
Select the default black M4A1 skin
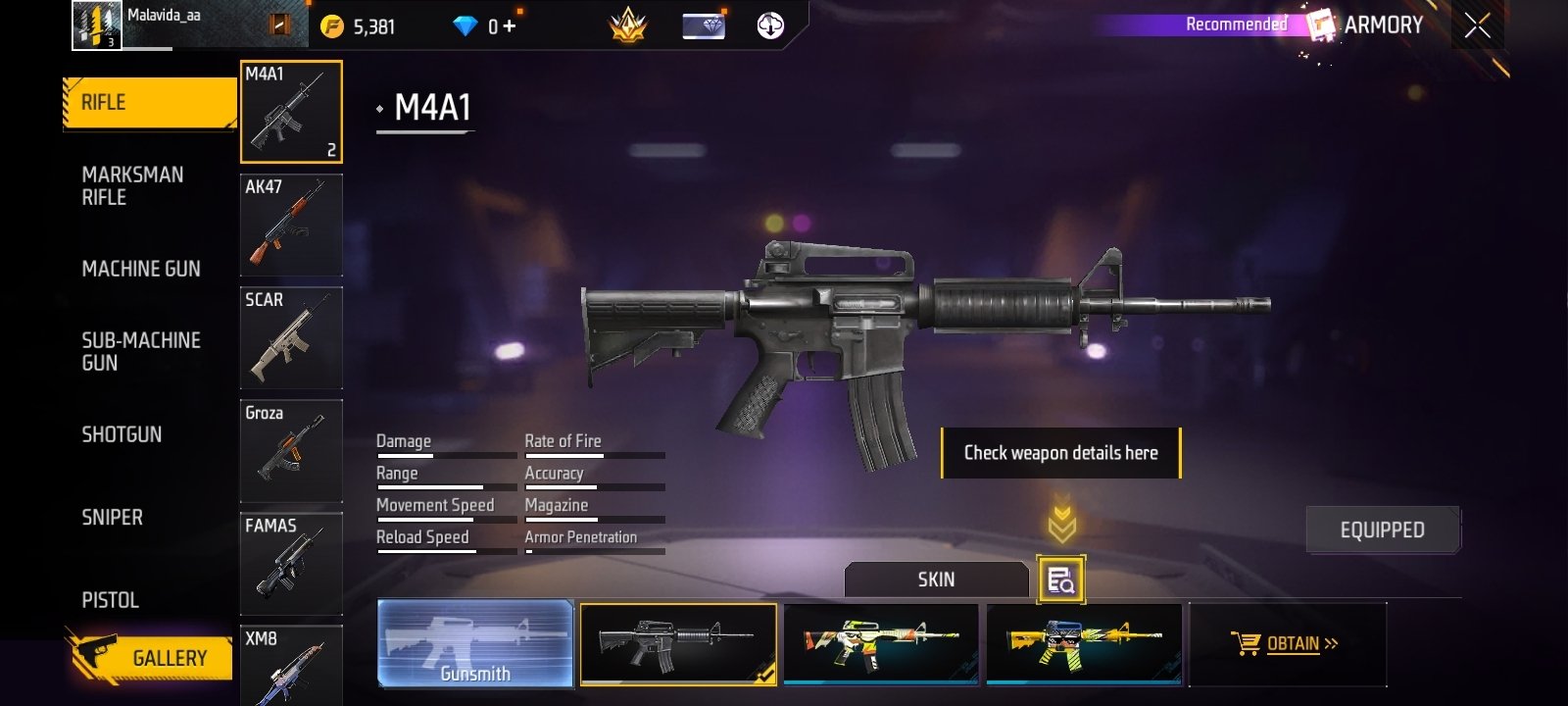click(678, 643)
